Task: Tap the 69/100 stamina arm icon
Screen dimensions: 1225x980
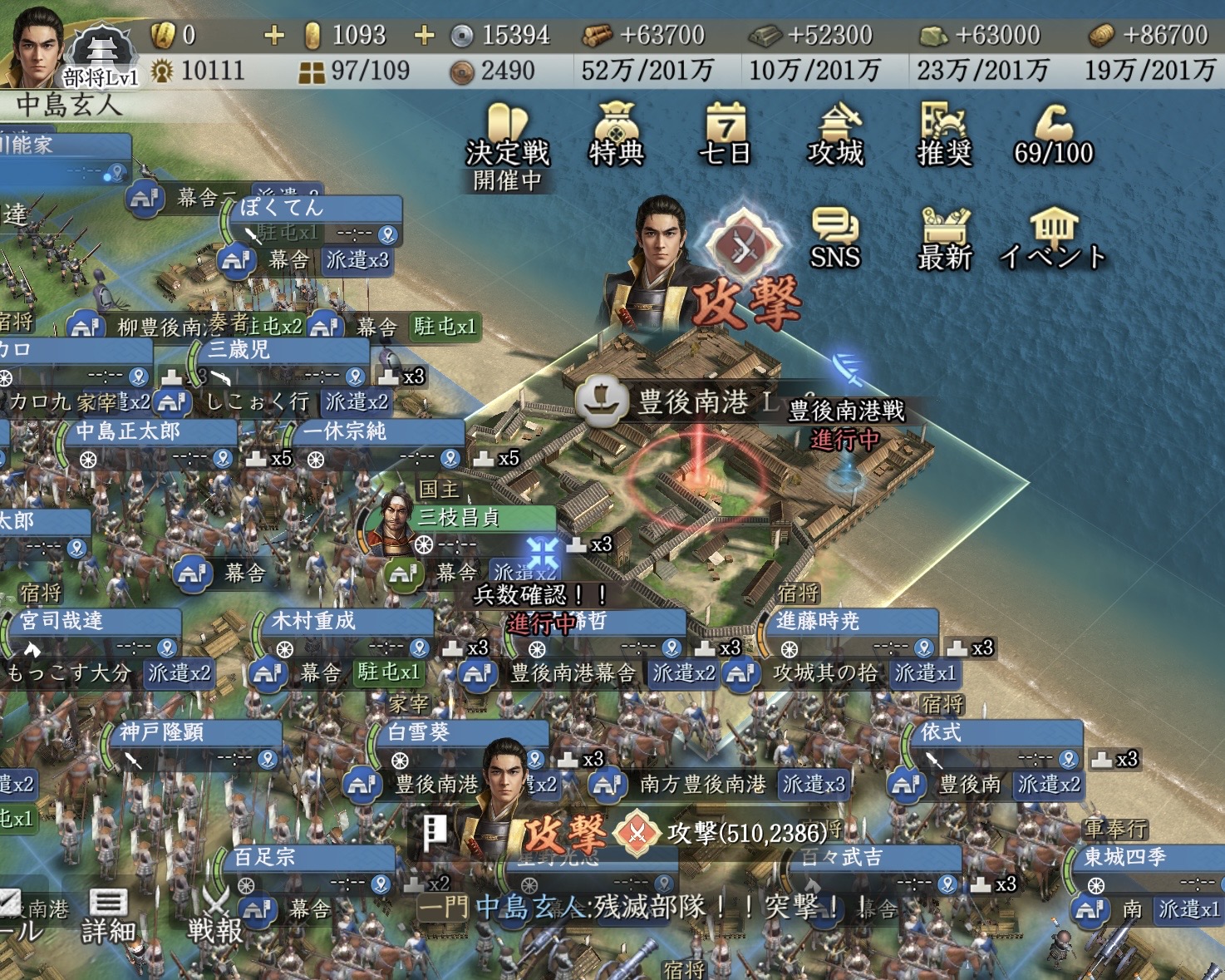Action: pyautogui.click(x=1054, y=135)
